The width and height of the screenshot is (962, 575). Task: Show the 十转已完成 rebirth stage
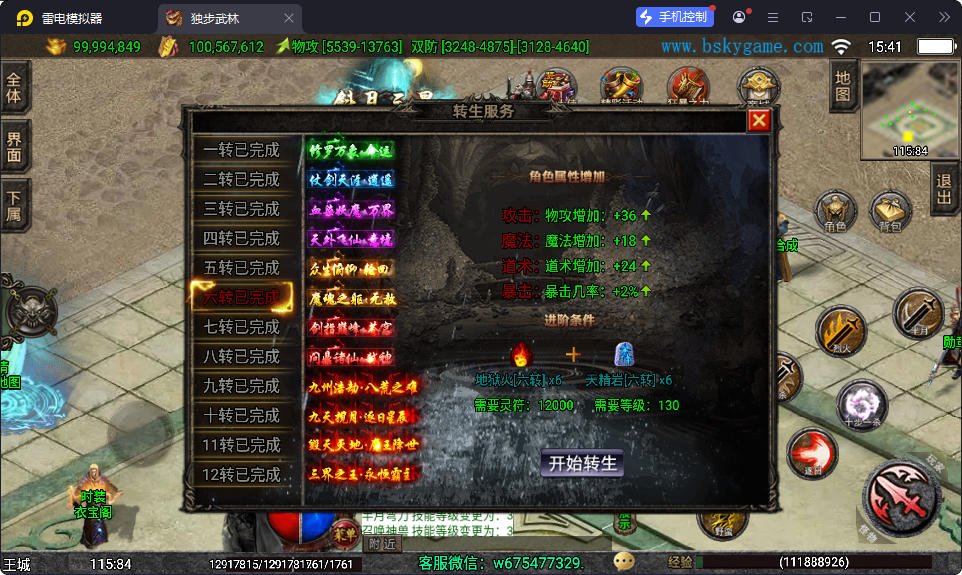tap(242, 415)
